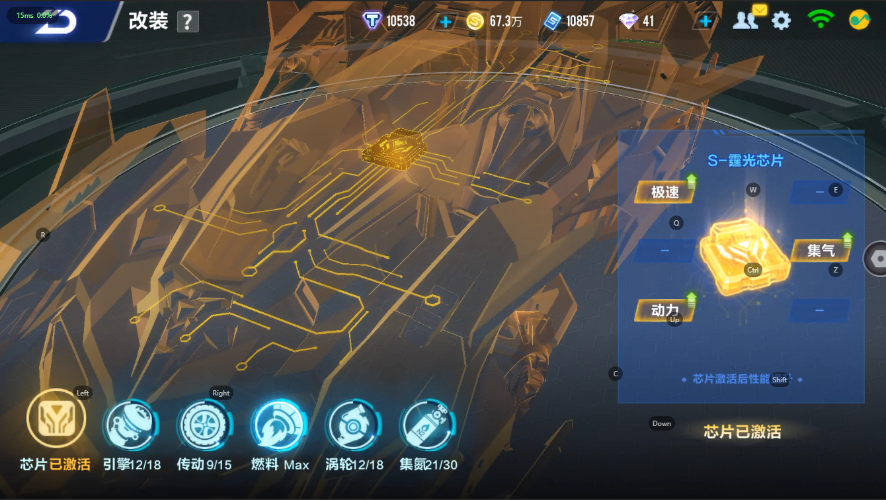Open the settings gear icon
The image size is (886, 500).
[x=781, y=20]
